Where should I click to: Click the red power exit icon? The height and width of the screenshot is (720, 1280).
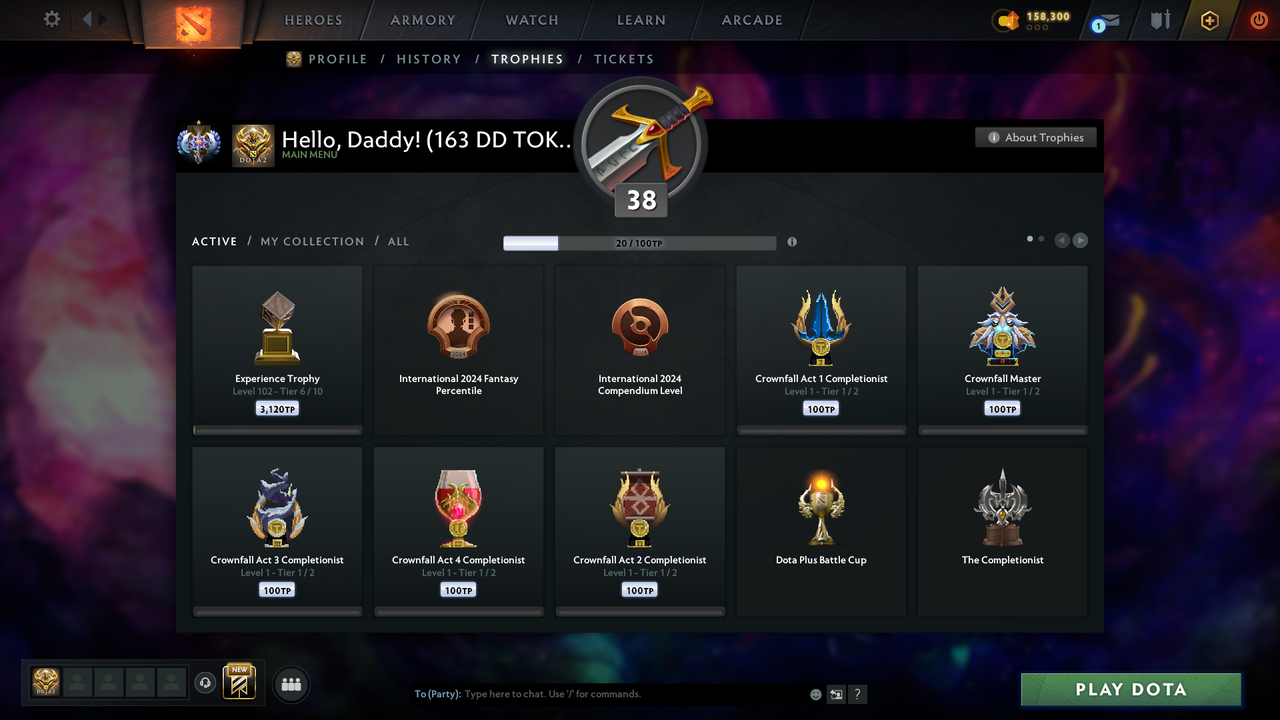coord(1259,19)
